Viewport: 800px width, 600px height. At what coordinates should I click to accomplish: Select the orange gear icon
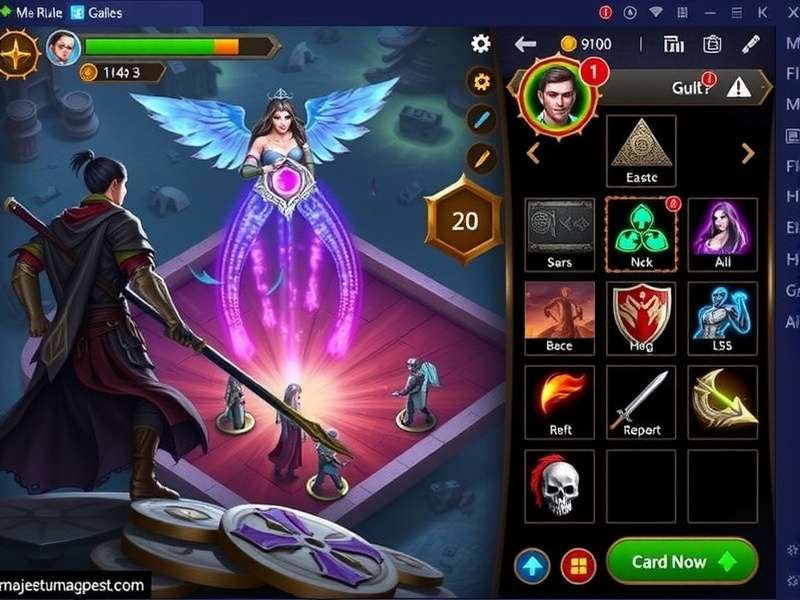point(482,82)
